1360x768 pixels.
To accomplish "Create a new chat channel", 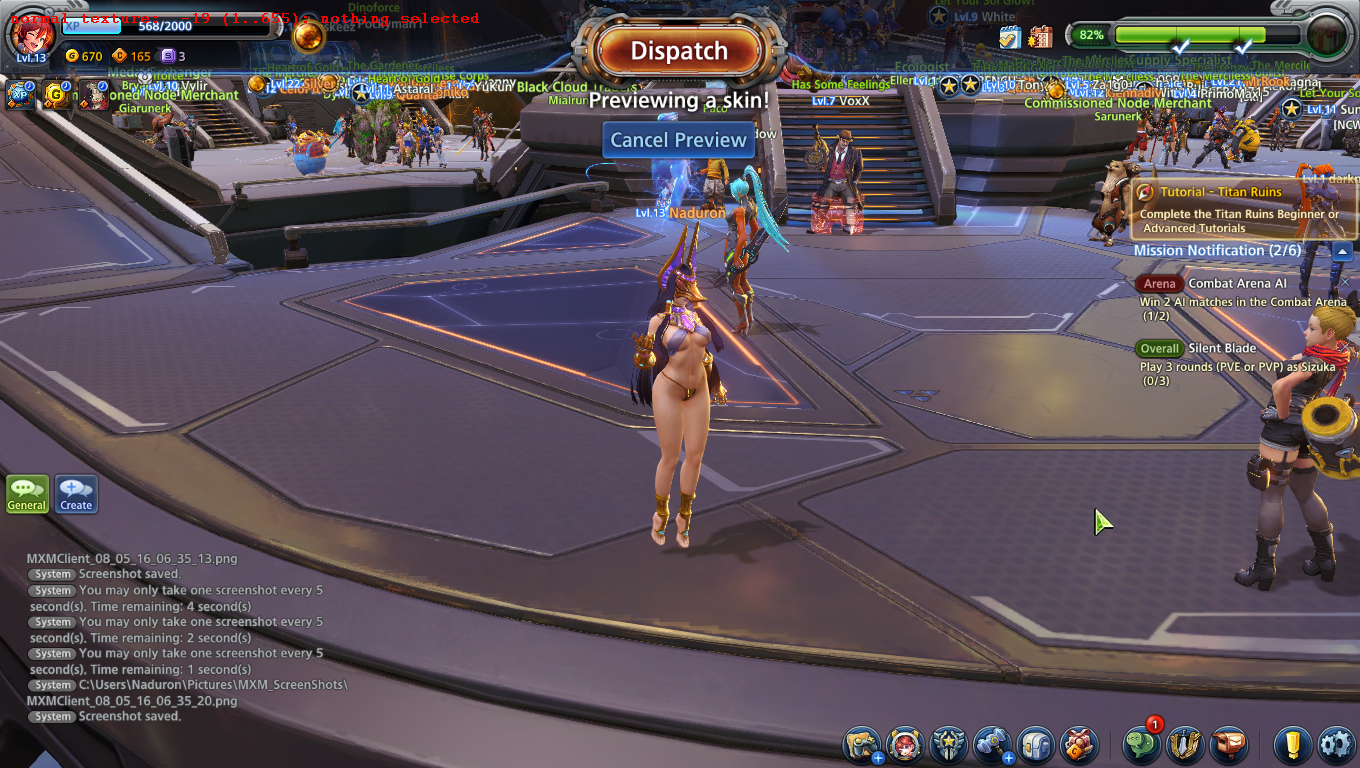I will (76, 493).
